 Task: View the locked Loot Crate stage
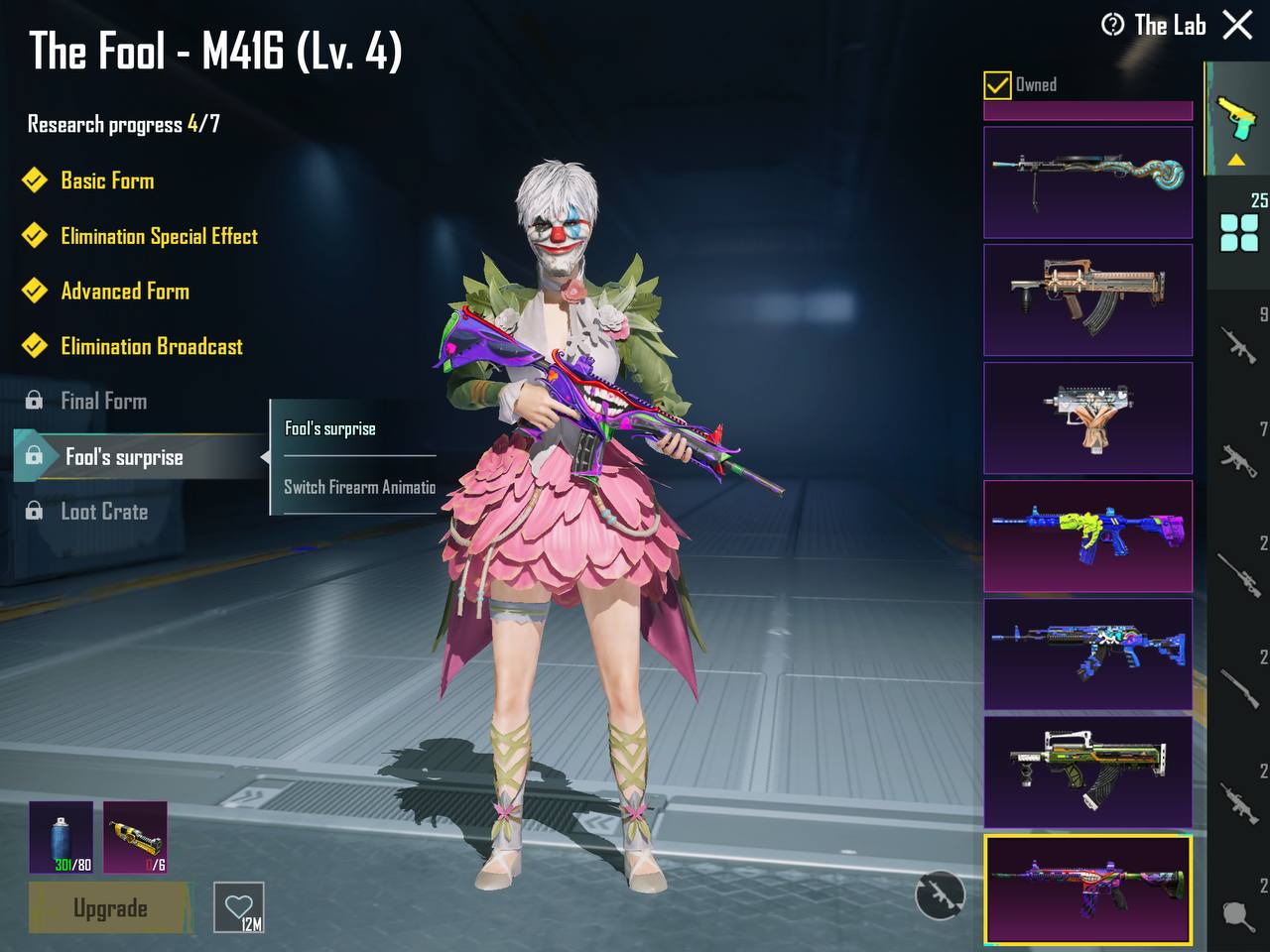(104, 512)
